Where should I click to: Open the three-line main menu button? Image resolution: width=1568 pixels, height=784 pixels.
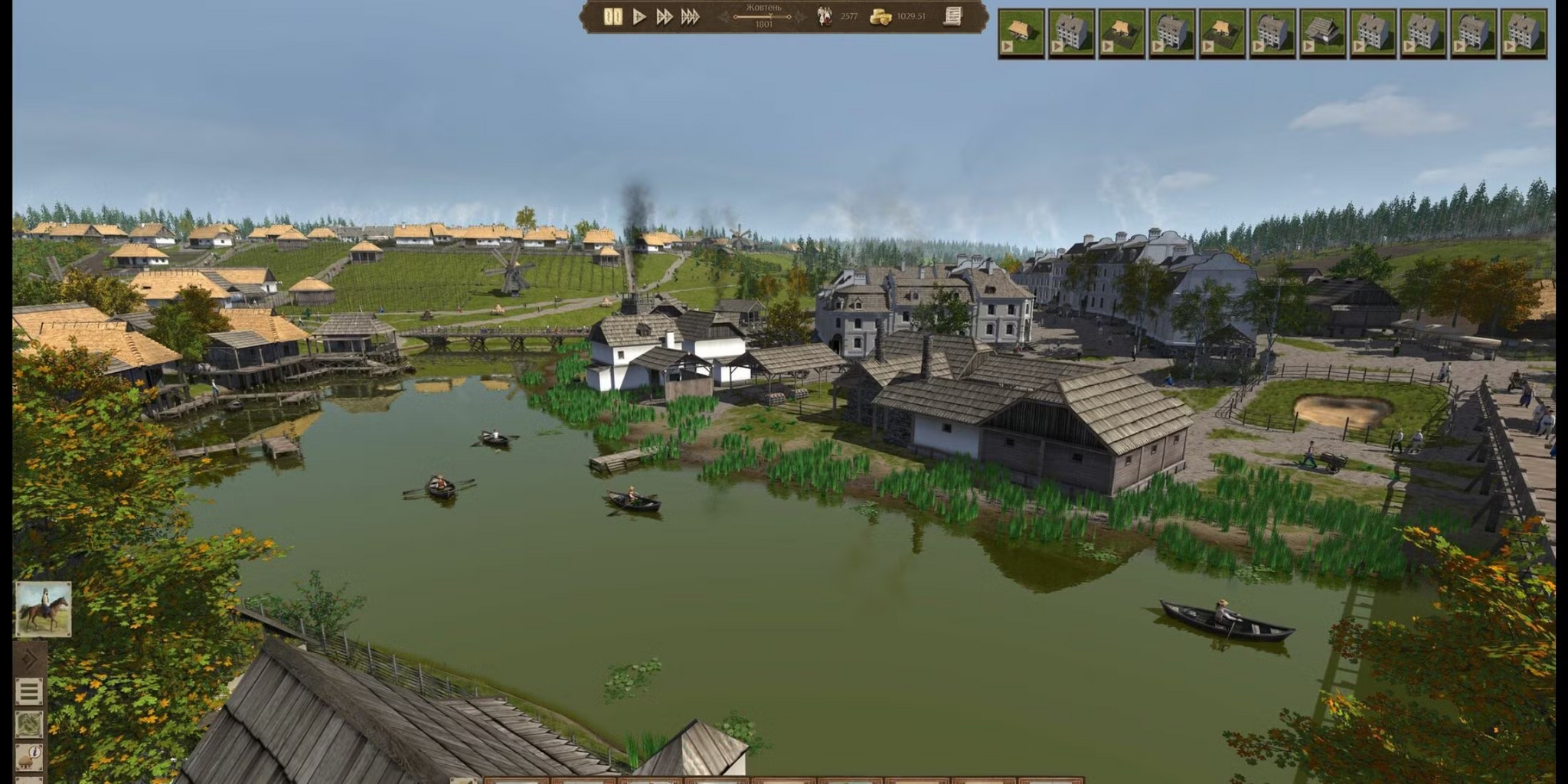(x=29, y=691)
